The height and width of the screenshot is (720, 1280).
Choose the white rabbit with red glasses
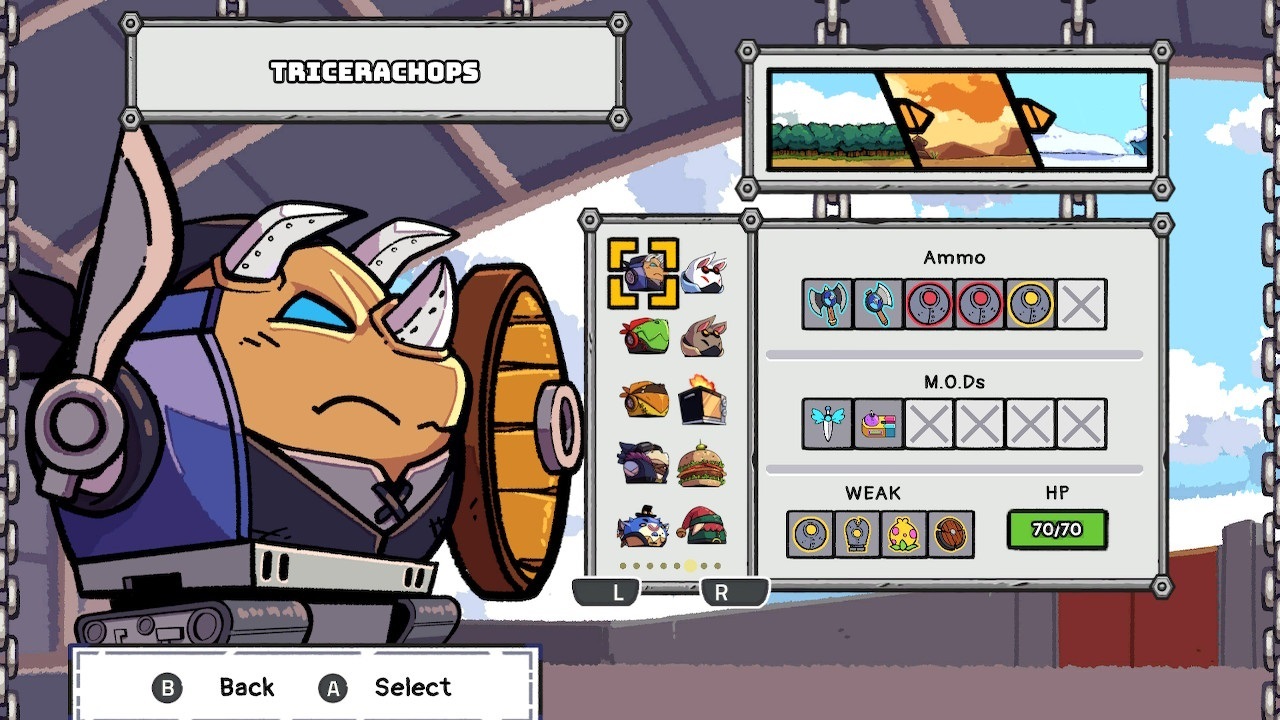point(703,272)
